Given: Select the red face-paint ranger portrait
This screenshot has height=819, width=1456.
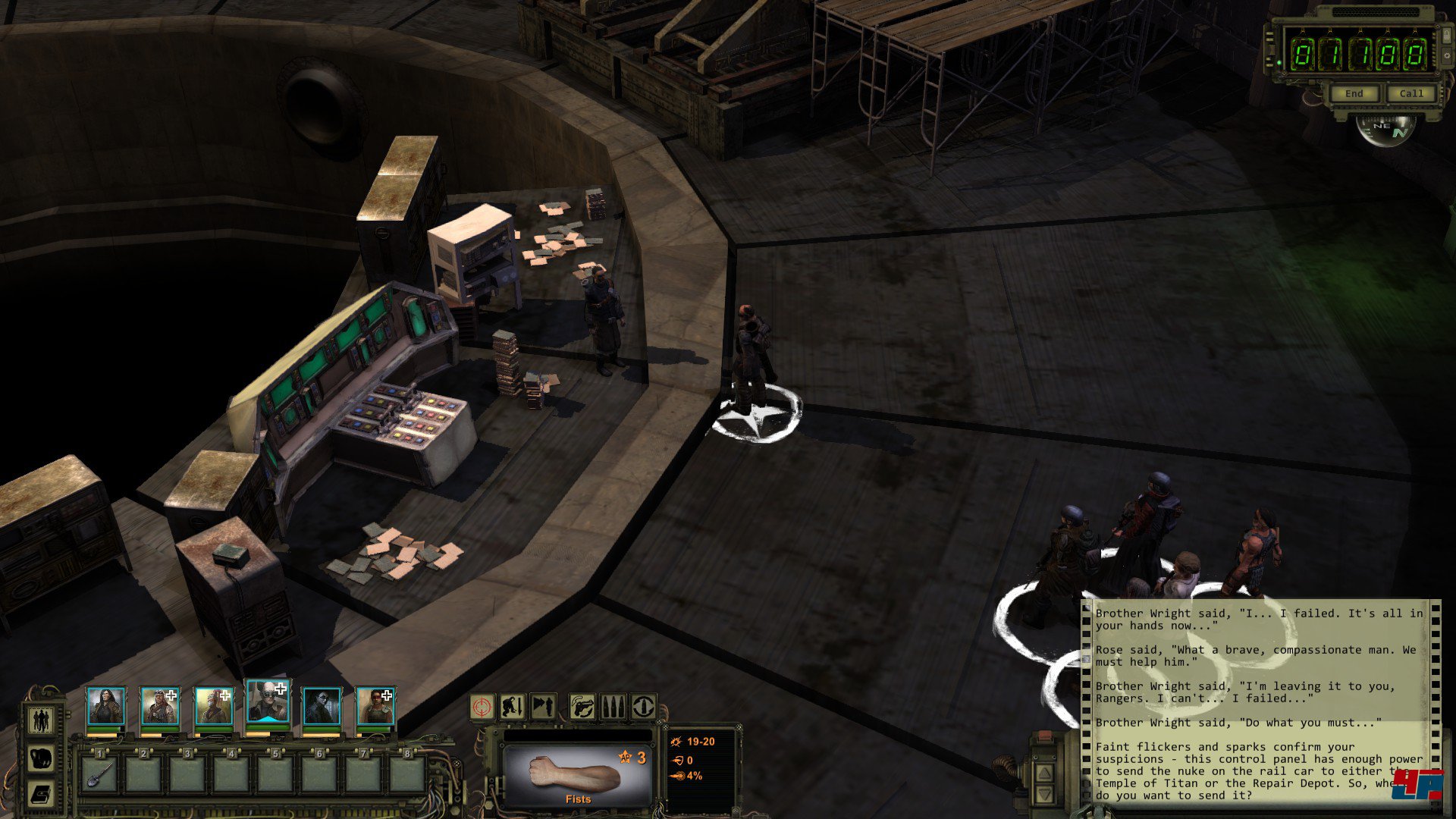Looking at the screenshot, I should coord(375,707).
